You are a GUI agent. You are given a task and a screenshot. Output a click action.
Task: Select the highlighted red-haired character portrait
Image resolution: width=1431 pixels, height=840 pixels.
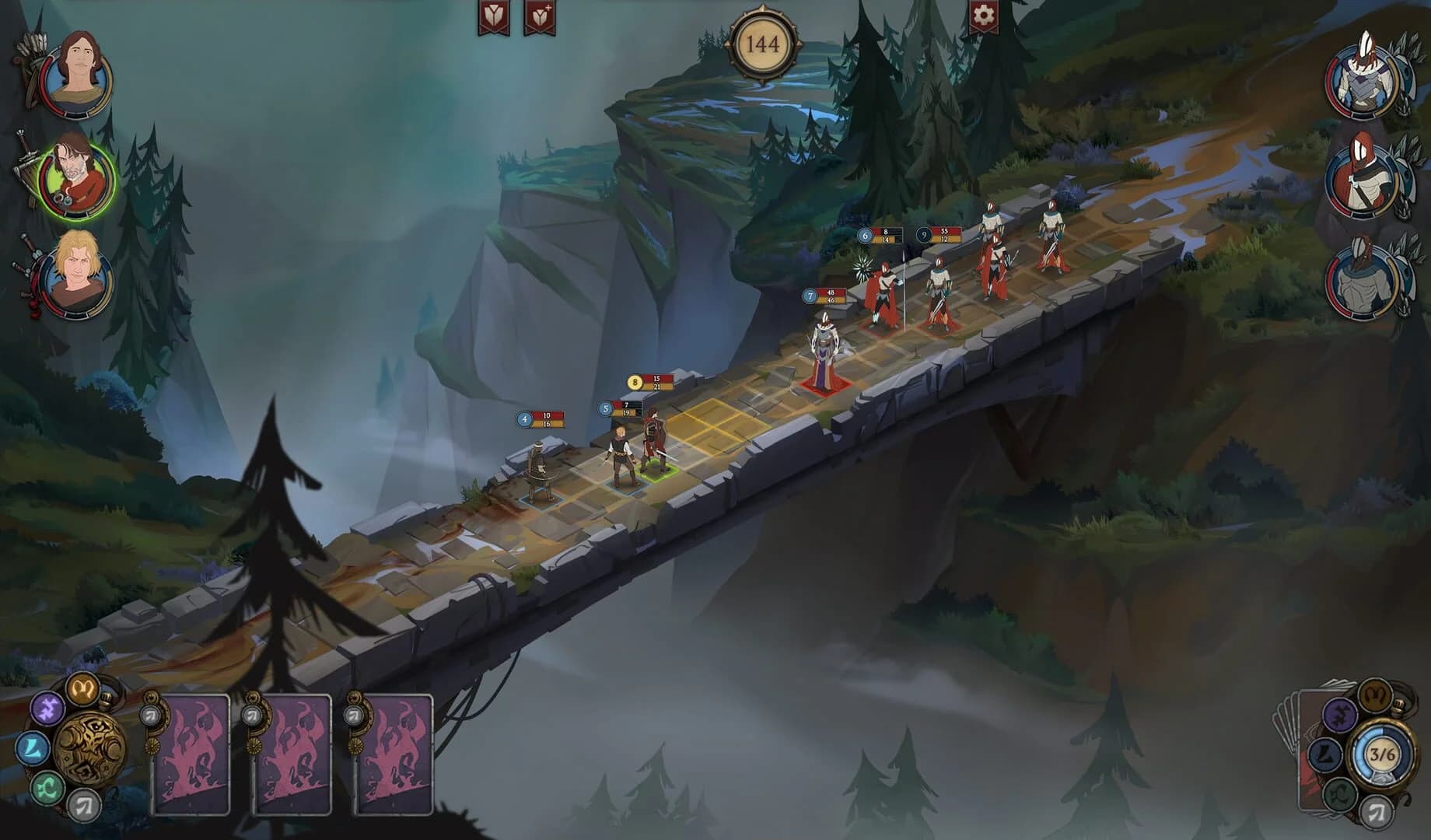(x=75, y=178)
